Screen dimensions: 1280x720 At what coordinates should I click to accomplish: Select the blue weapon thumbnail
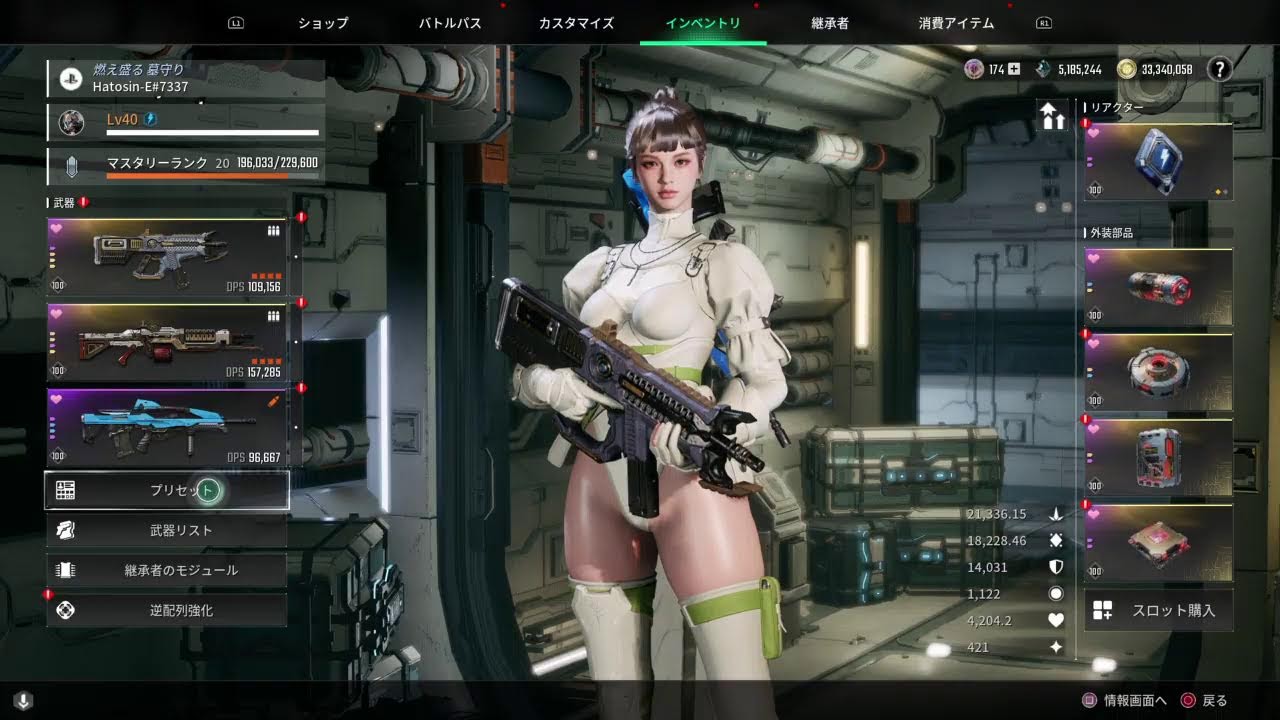pyautogui.click(x=160, y=424)
